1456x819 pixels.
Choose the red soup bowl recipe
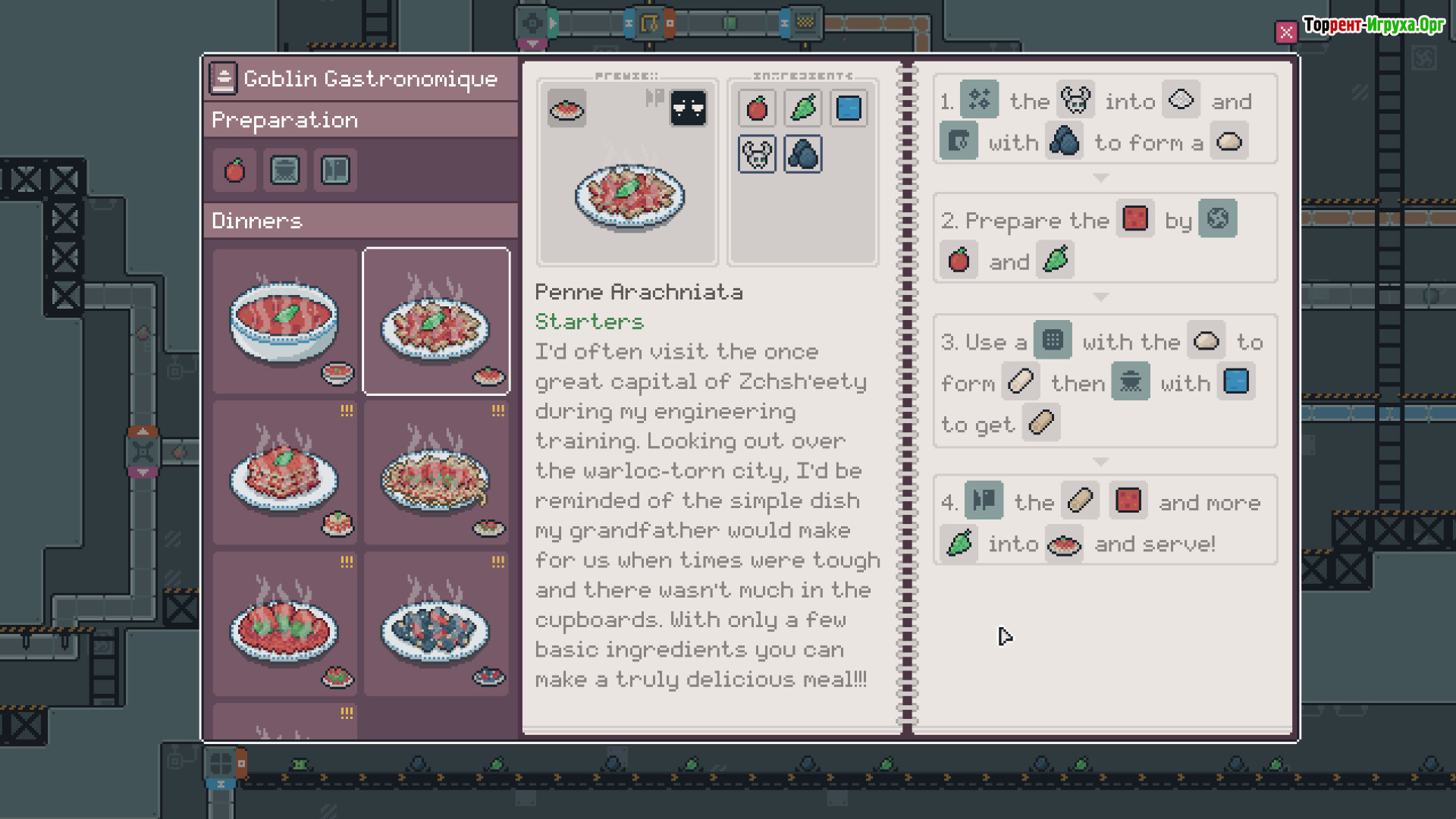pos(285,321)
